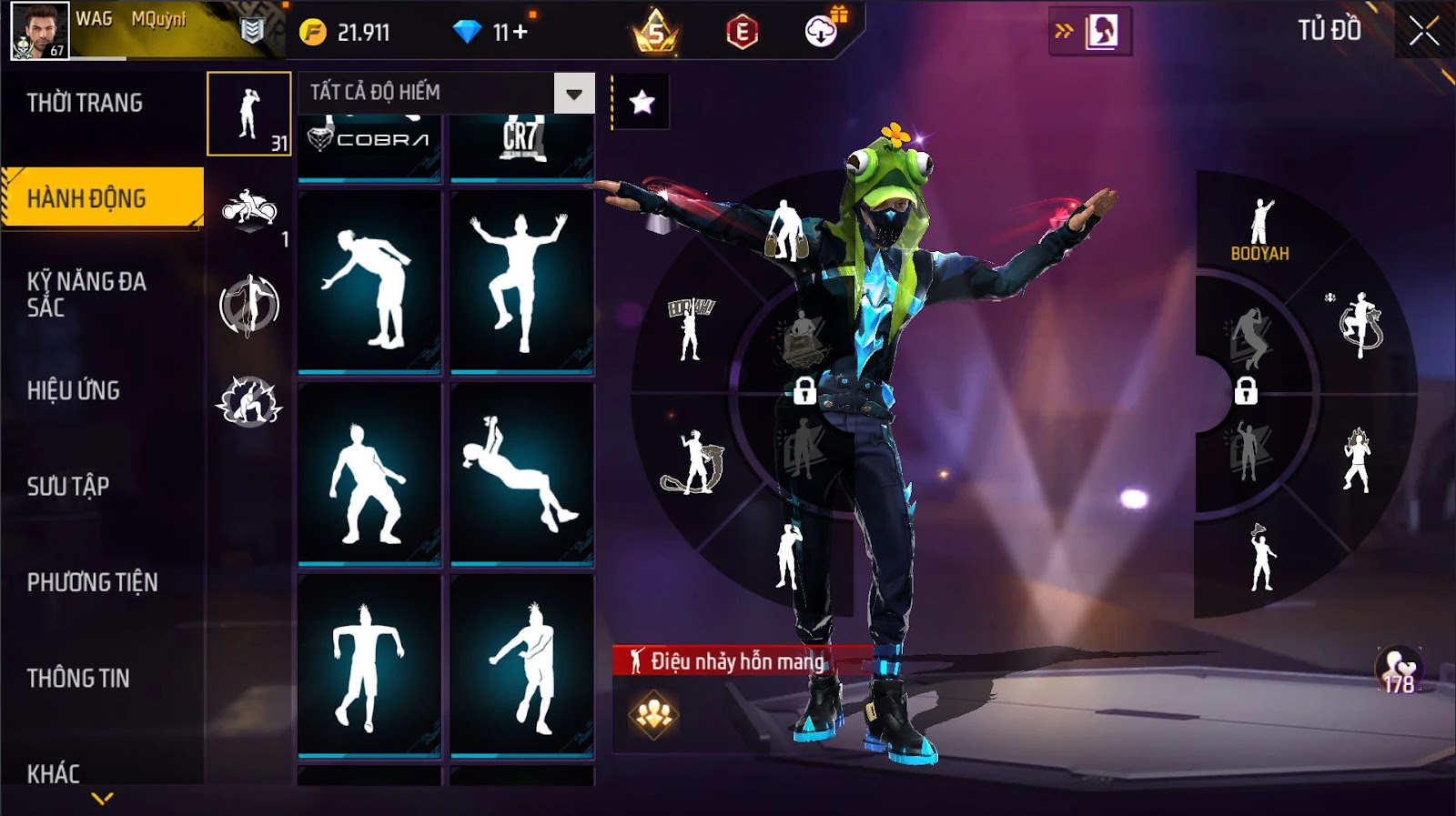The image size is (1456, 816).
Task: Select the Thông Tin menu entry
Action: click(78, 678)
